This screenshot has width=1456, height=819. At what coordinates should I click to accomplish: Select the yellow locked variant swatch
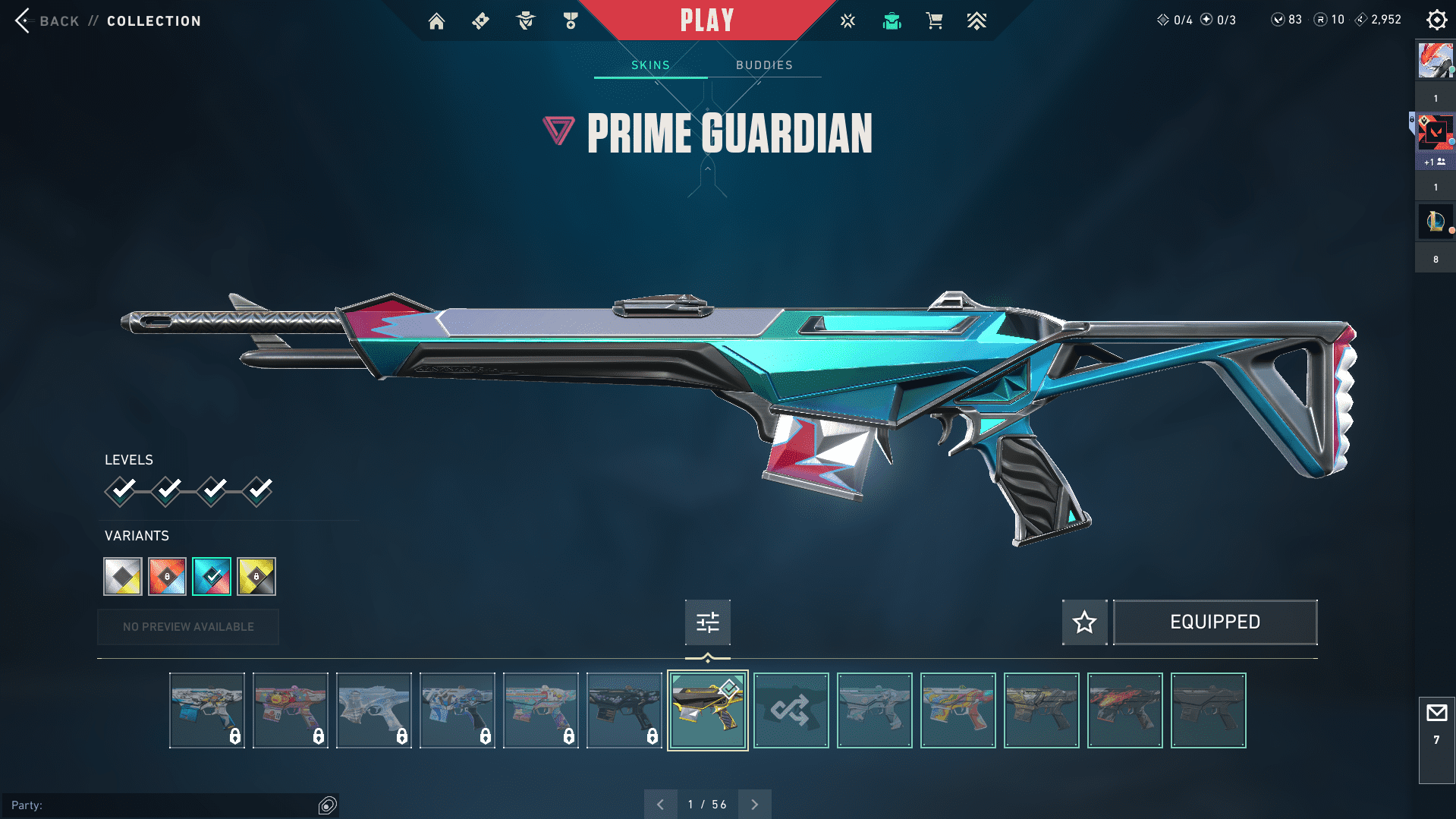(256, 576)
